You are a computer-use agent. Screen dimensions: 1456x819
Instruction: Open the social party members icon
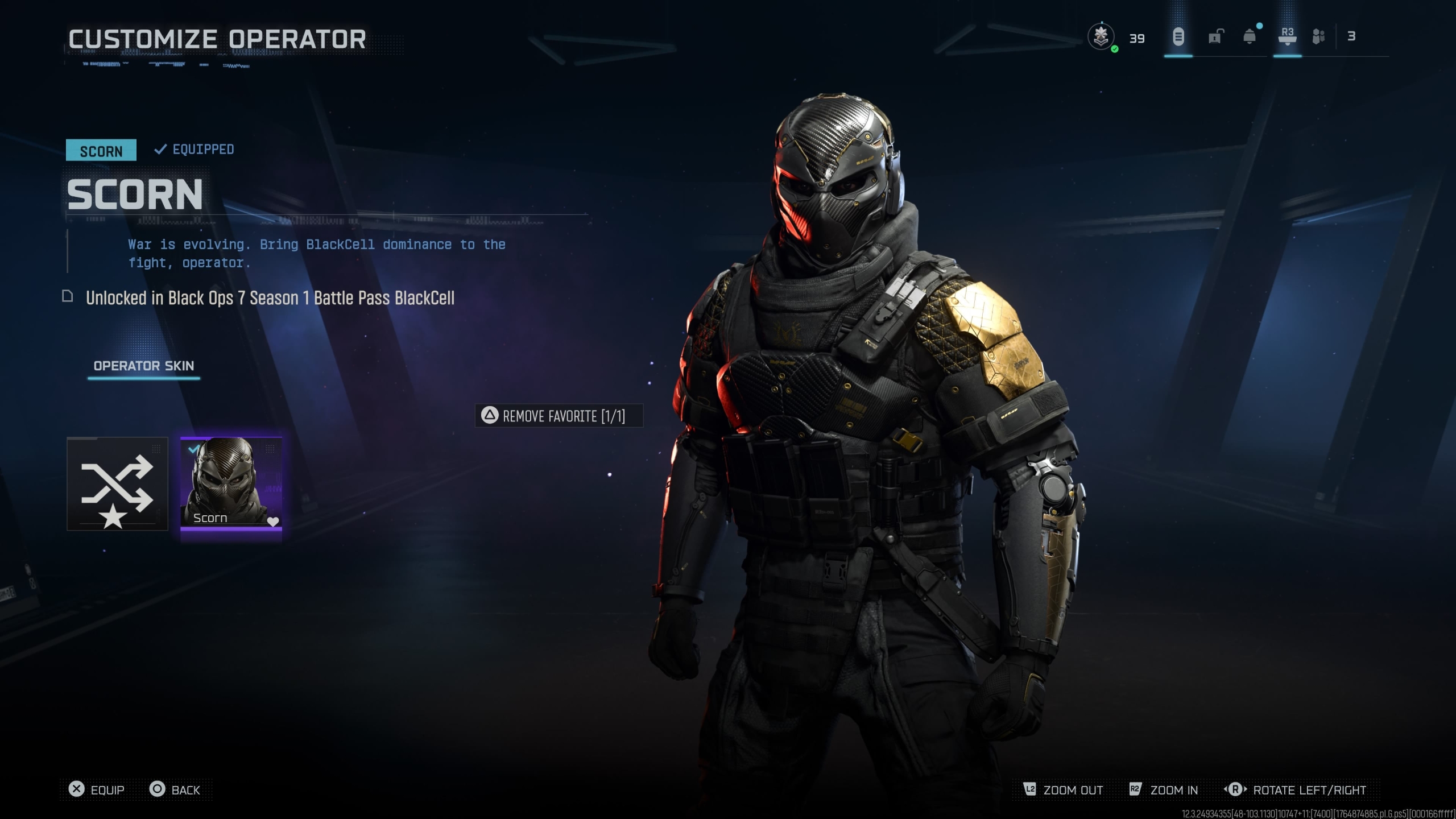click(x=1318, y=38)
